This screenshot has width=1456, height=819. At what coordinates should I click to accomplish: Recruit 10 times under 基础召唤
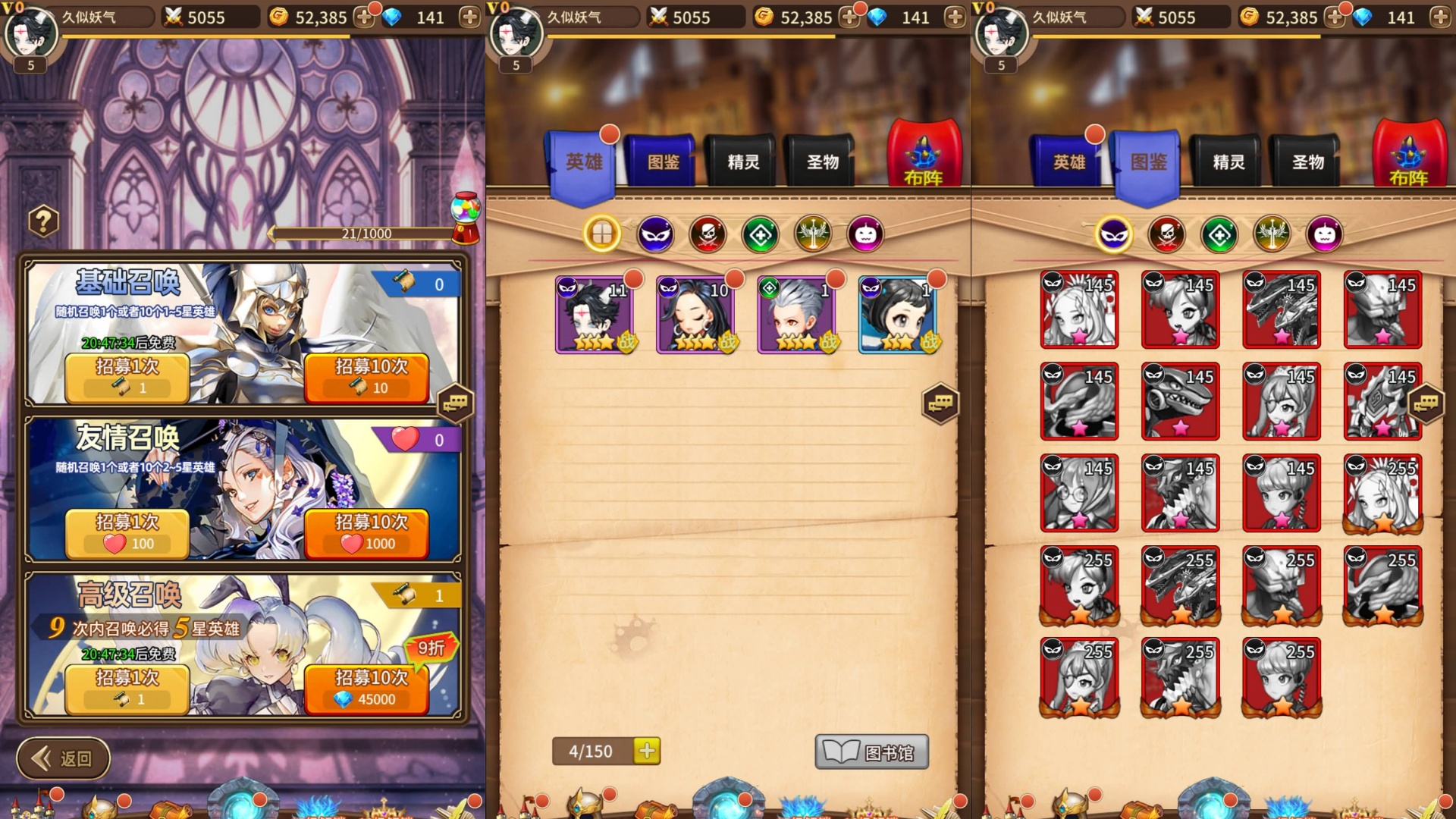(x=366, y=377)
